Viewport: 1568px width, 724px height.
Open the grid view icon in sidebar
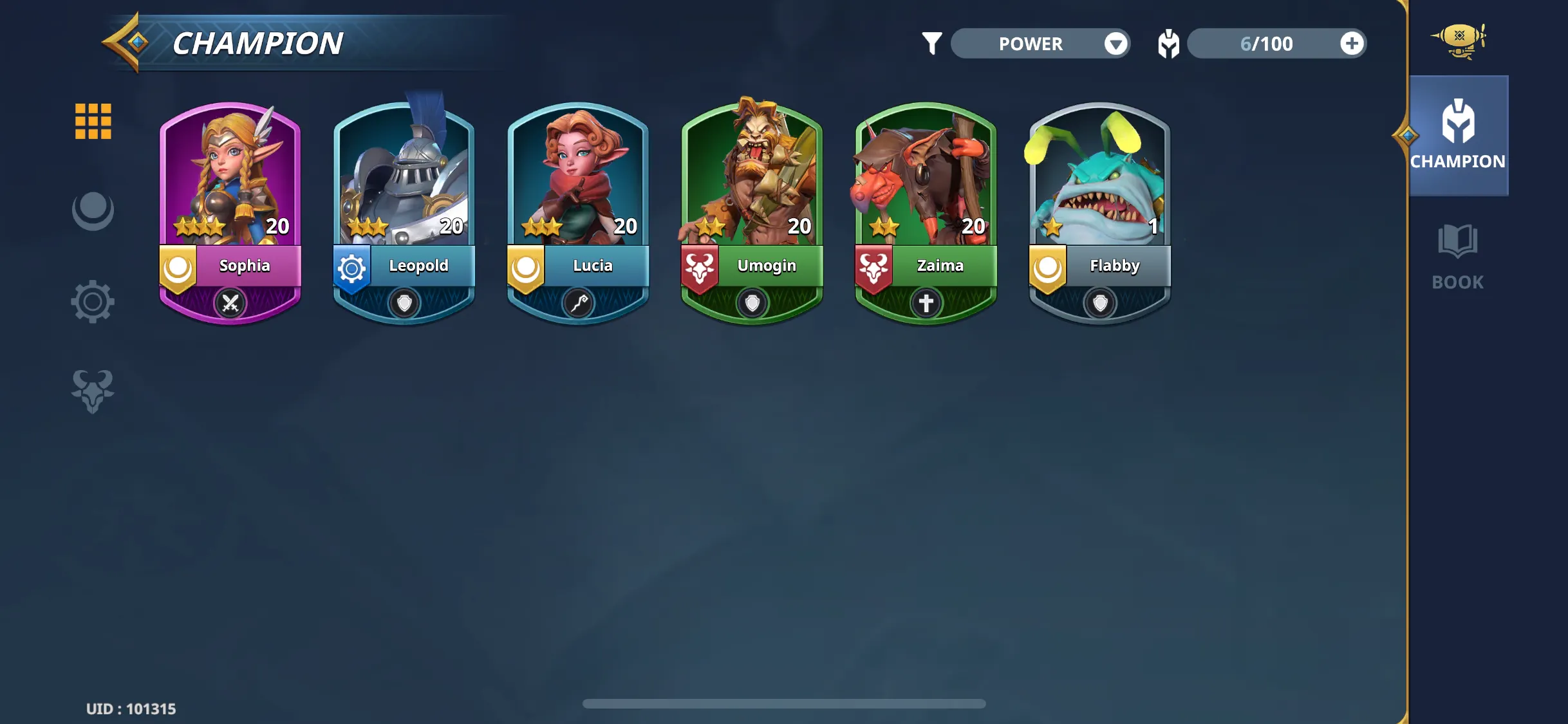click(x=94, y=120)
